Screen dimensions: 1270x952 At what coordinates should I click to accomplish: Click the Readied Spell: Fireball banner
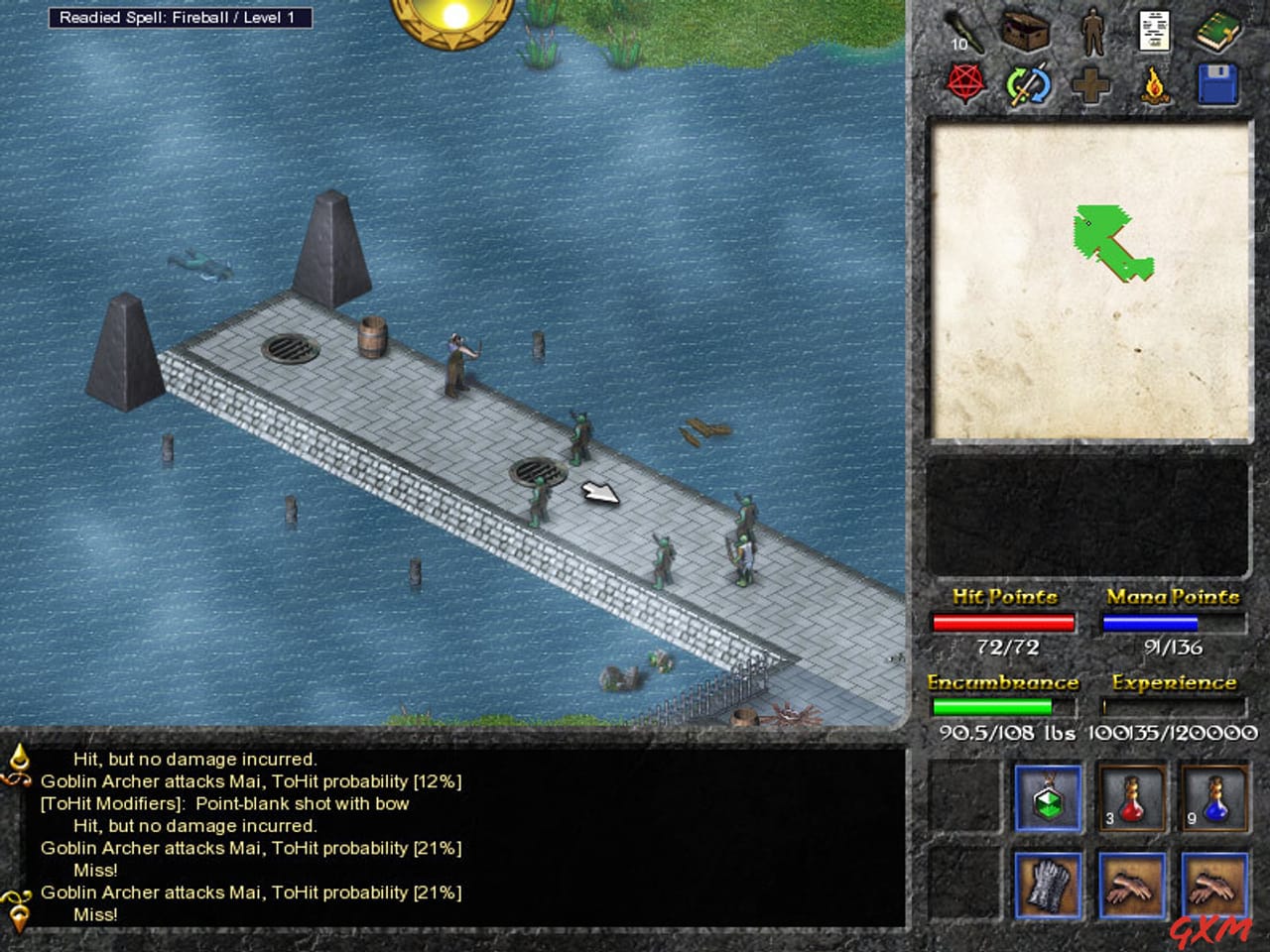point(182,17)
